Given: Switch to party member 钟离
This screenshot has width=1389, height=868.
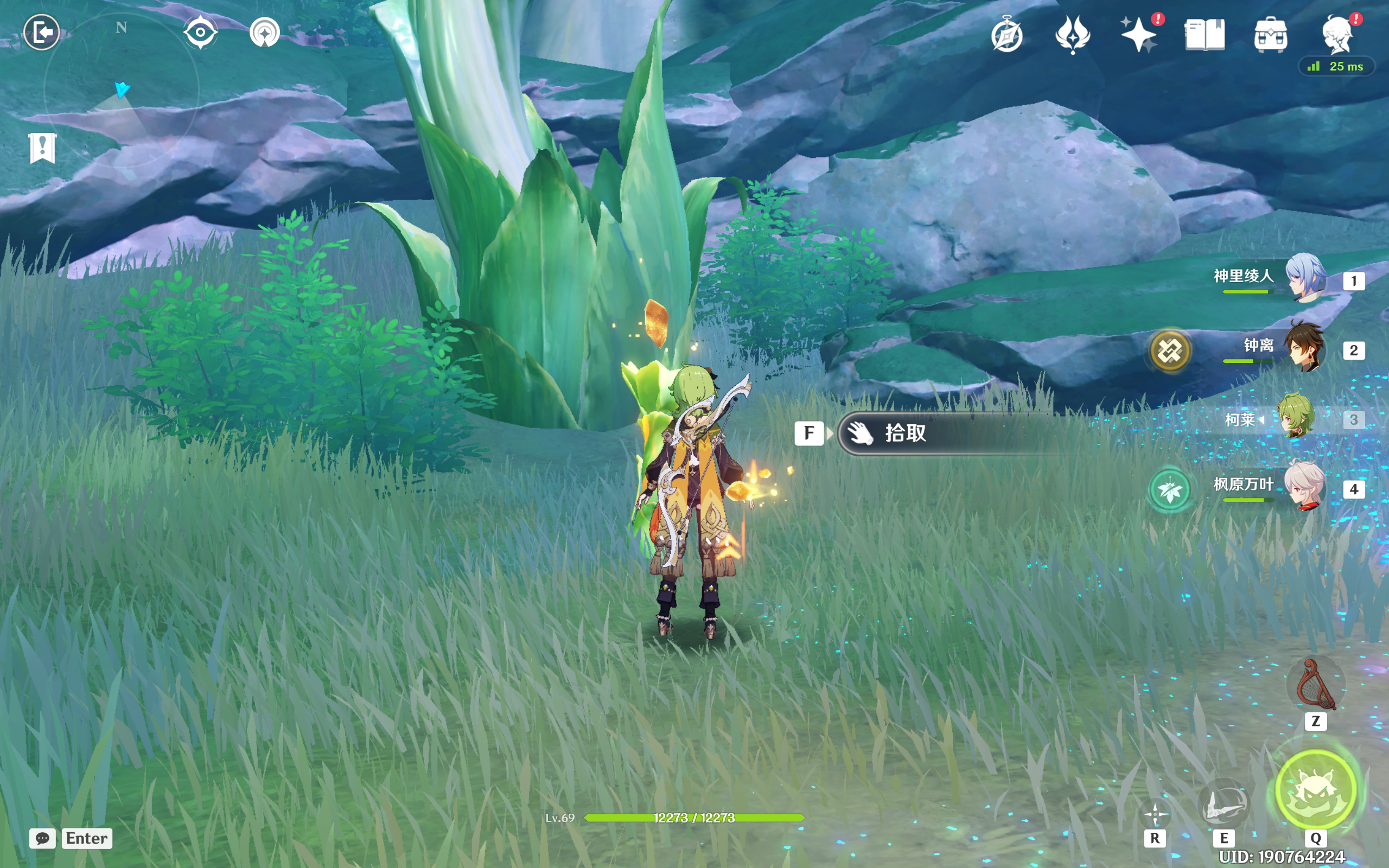Looking at the screenshot, I should pyautogui.click(x=1304, y=348).
